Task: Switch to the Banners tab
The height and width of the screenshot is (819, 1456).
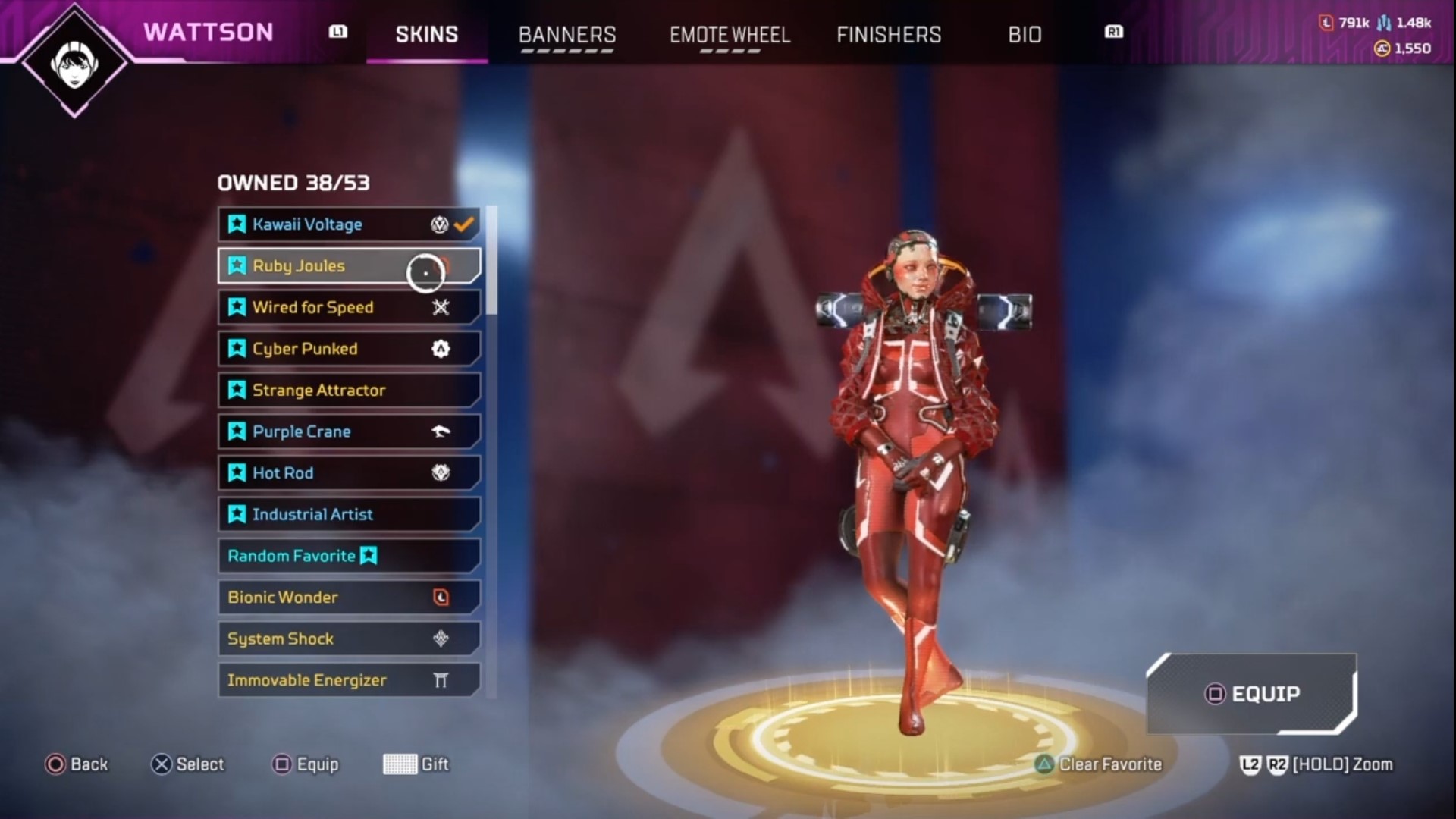Action: point(567,35)
